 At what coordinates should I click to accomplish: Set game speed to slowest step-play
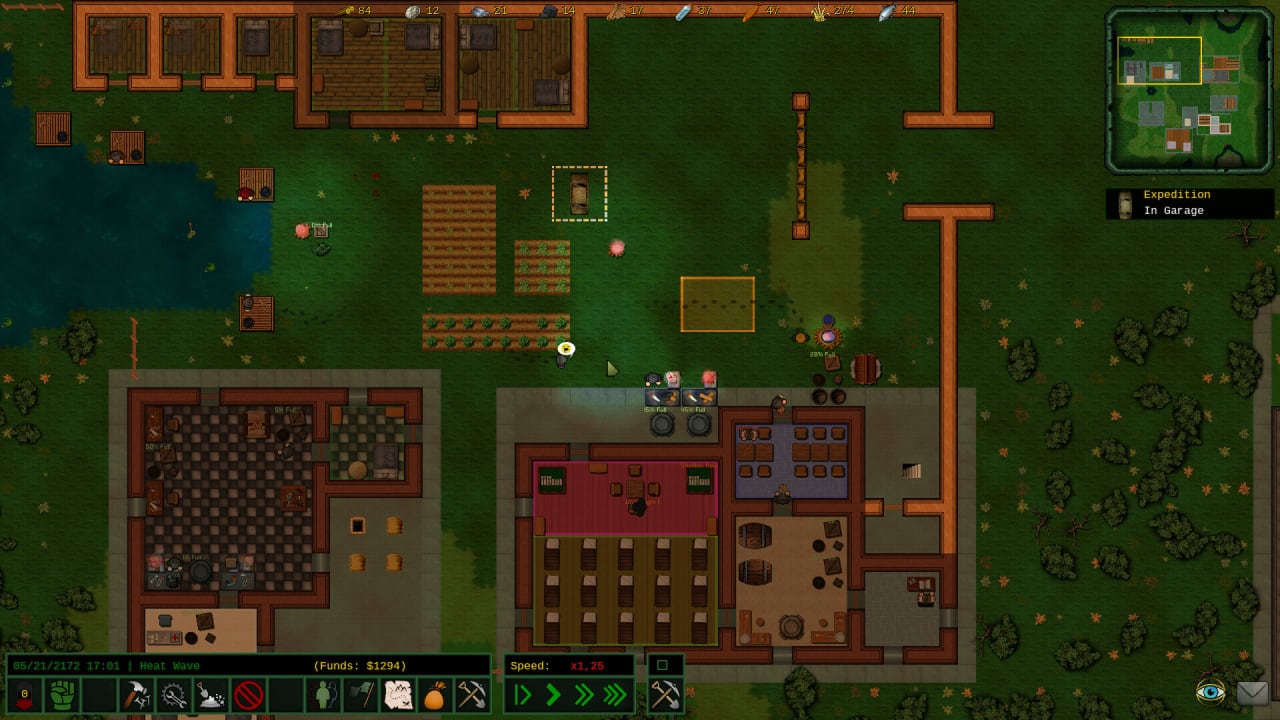pyautogui.click(x=522, y=694)
